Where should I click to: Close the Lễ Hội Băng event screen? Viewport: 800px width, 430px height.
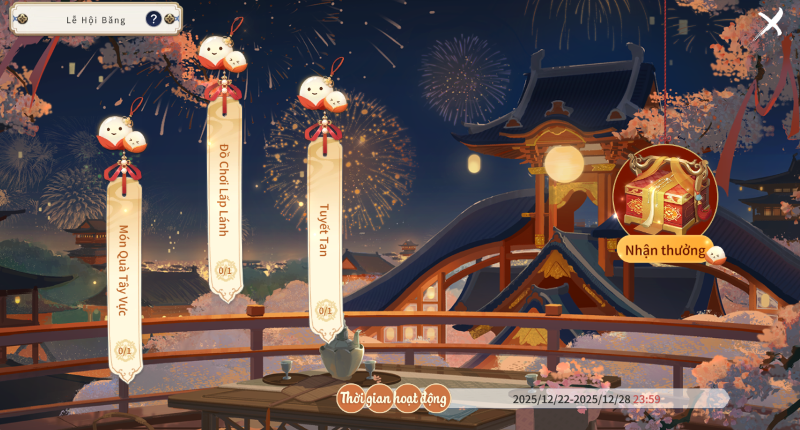point(769,23)
